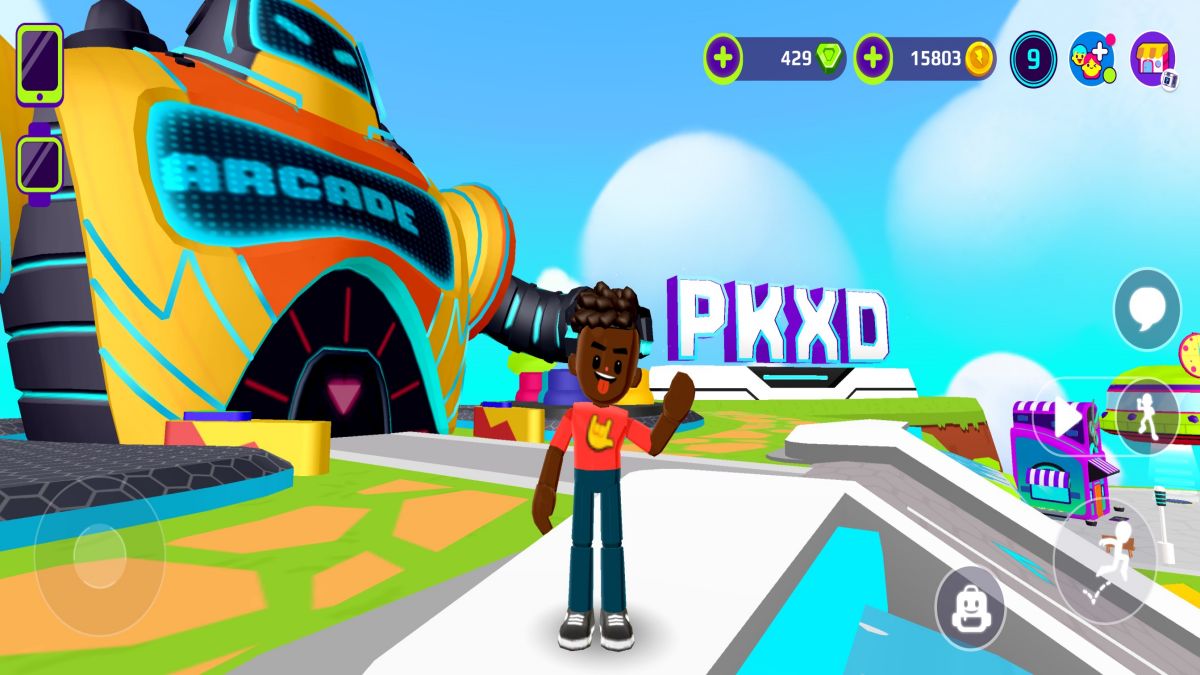Expand the emote panel with the arrow
The width and height of the screenshot is (1200, 675).
pyautogui.click(x=1065, y=415)
